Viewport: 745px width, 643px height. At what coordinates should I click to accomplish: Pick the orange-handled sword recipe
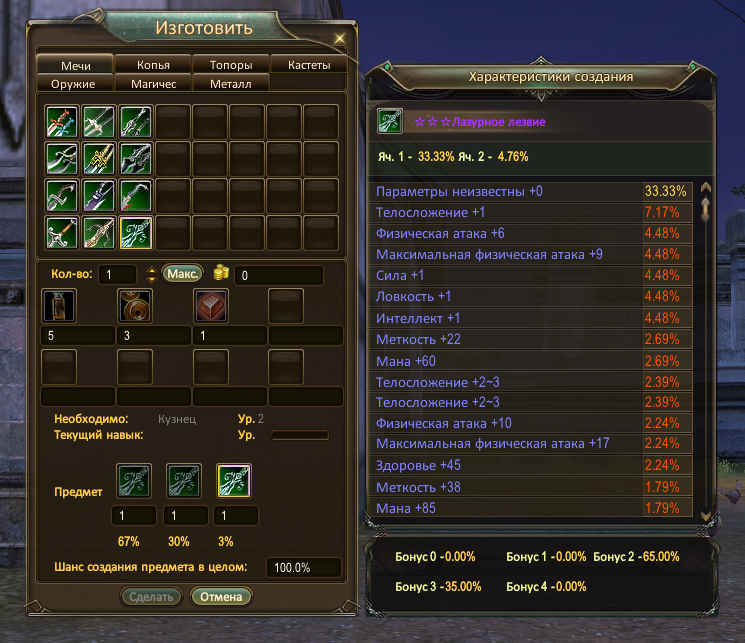(62, 233)
